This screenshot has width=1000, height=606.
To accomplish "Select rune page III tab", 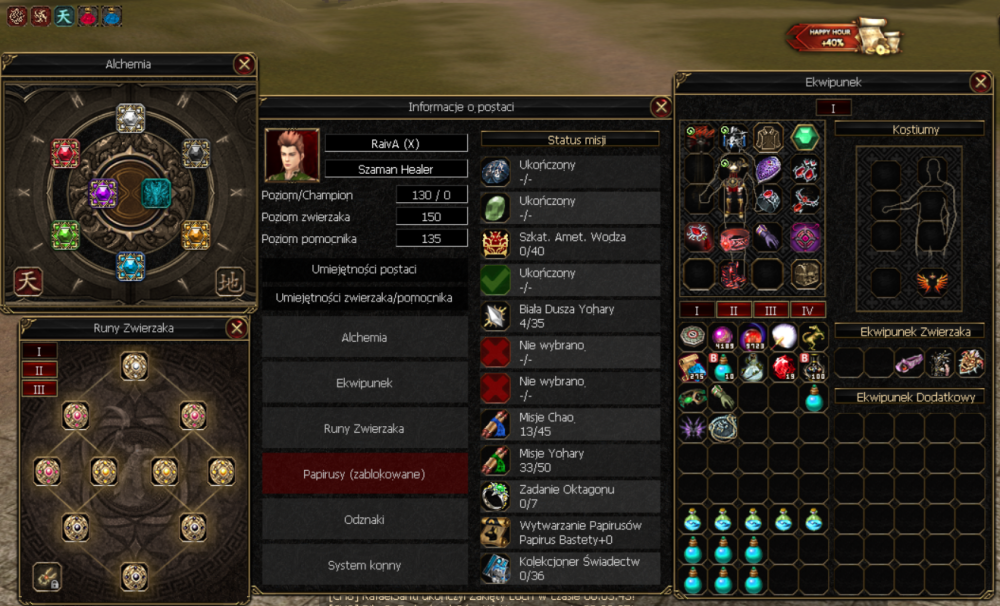I will [39, 388].
